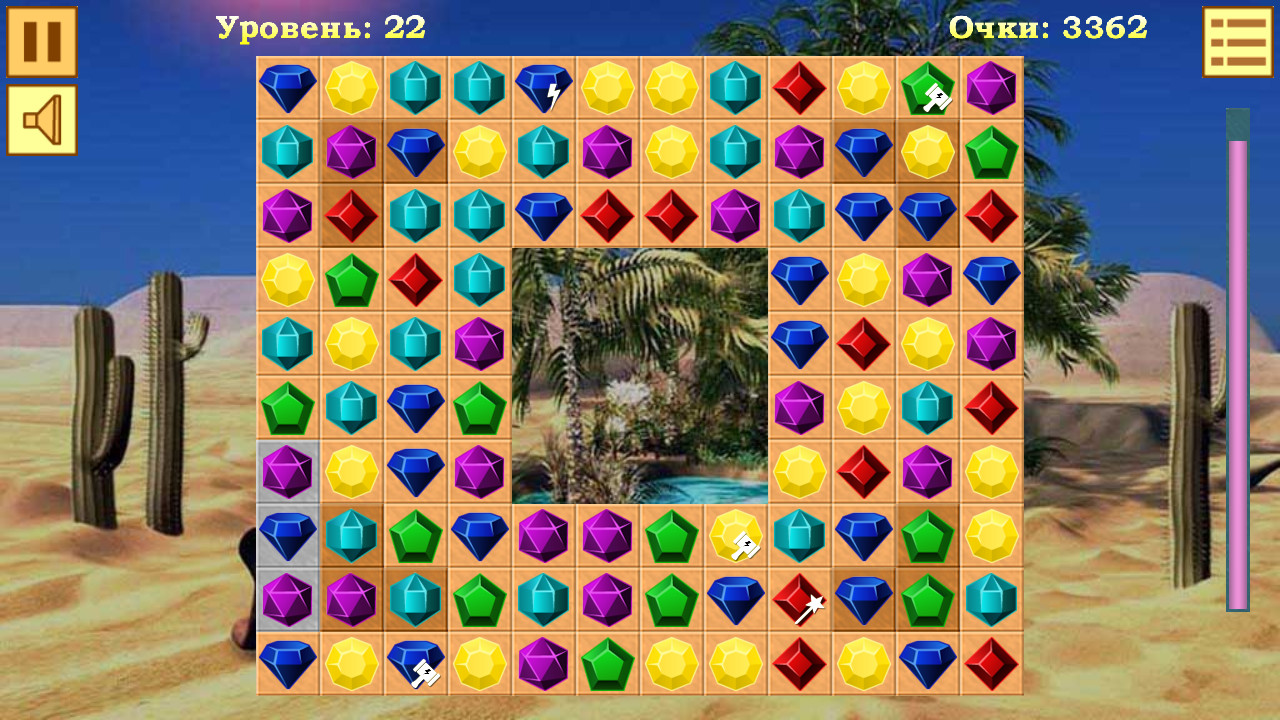Click the red diamond in the bottom-right corner
Screen dimensions: 1280x720
click(991, 665)
